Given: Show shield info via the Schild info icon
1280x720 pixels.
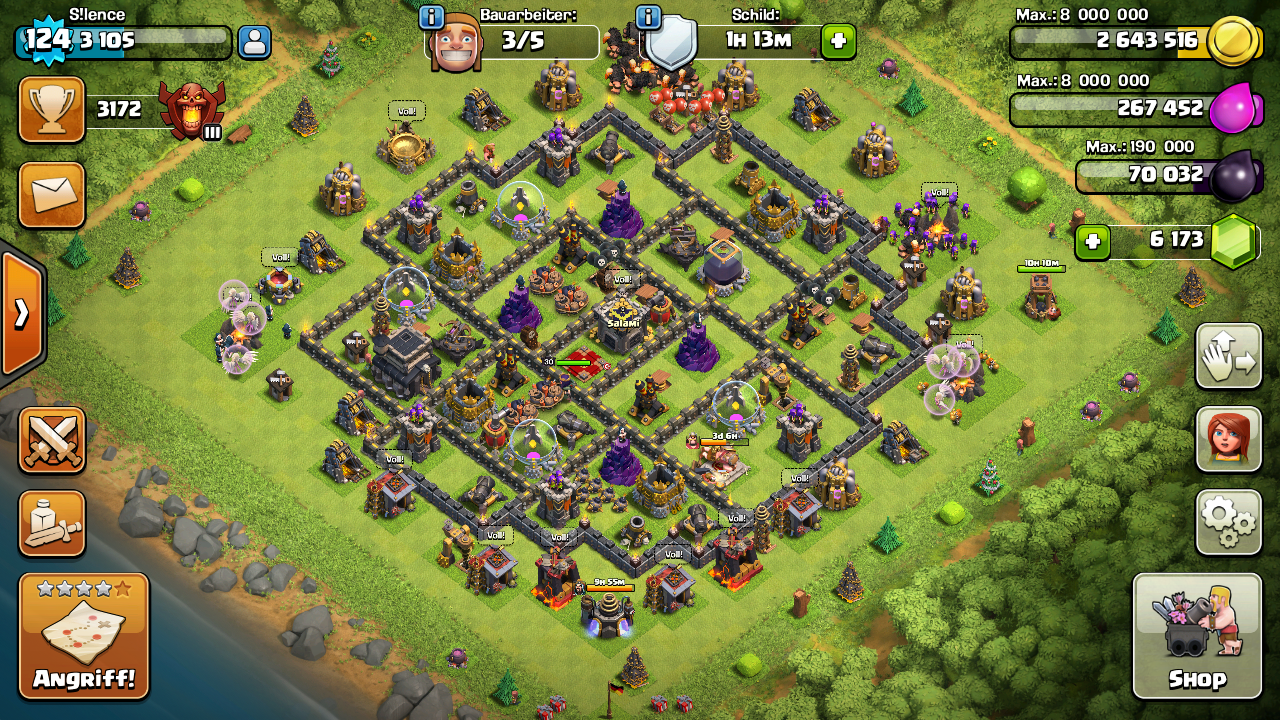Looking at the screenshot, I should pos(648,17).
